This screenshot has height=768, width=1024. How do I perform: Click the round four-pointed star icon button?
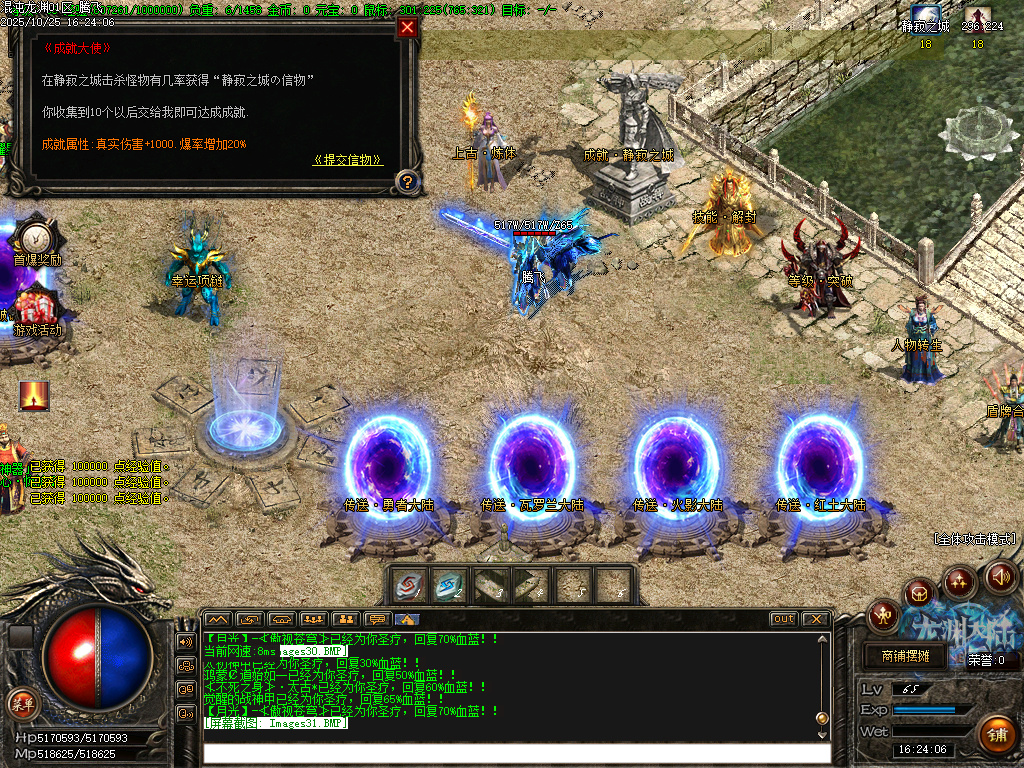tap(959, 581)
